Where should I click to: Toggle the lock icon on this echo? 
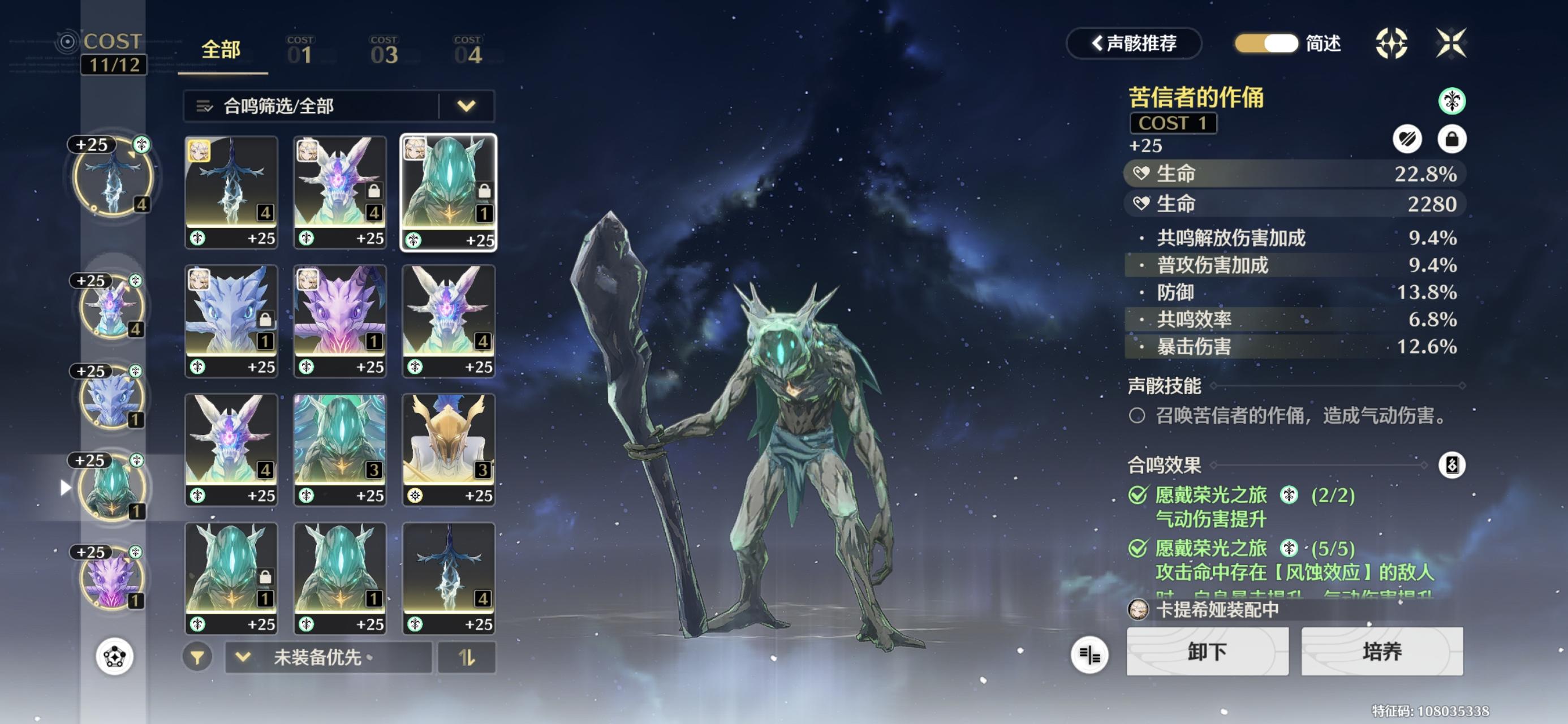click(1451, 140)
